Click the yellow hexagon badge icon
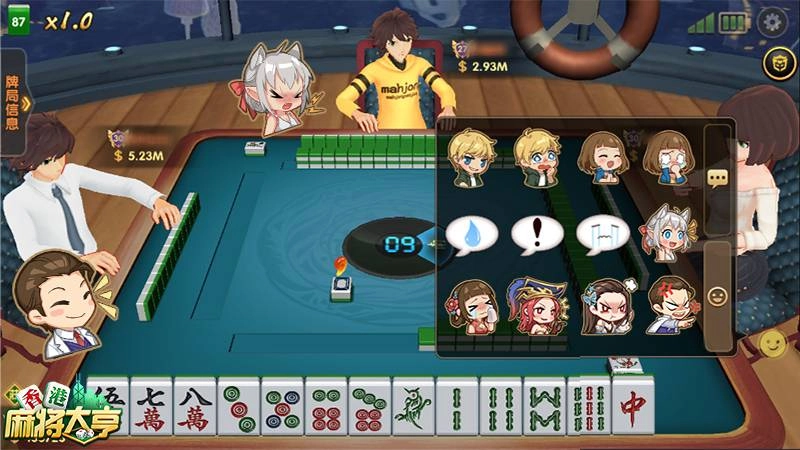The image size is (800, 450). [x=774, y=64]
